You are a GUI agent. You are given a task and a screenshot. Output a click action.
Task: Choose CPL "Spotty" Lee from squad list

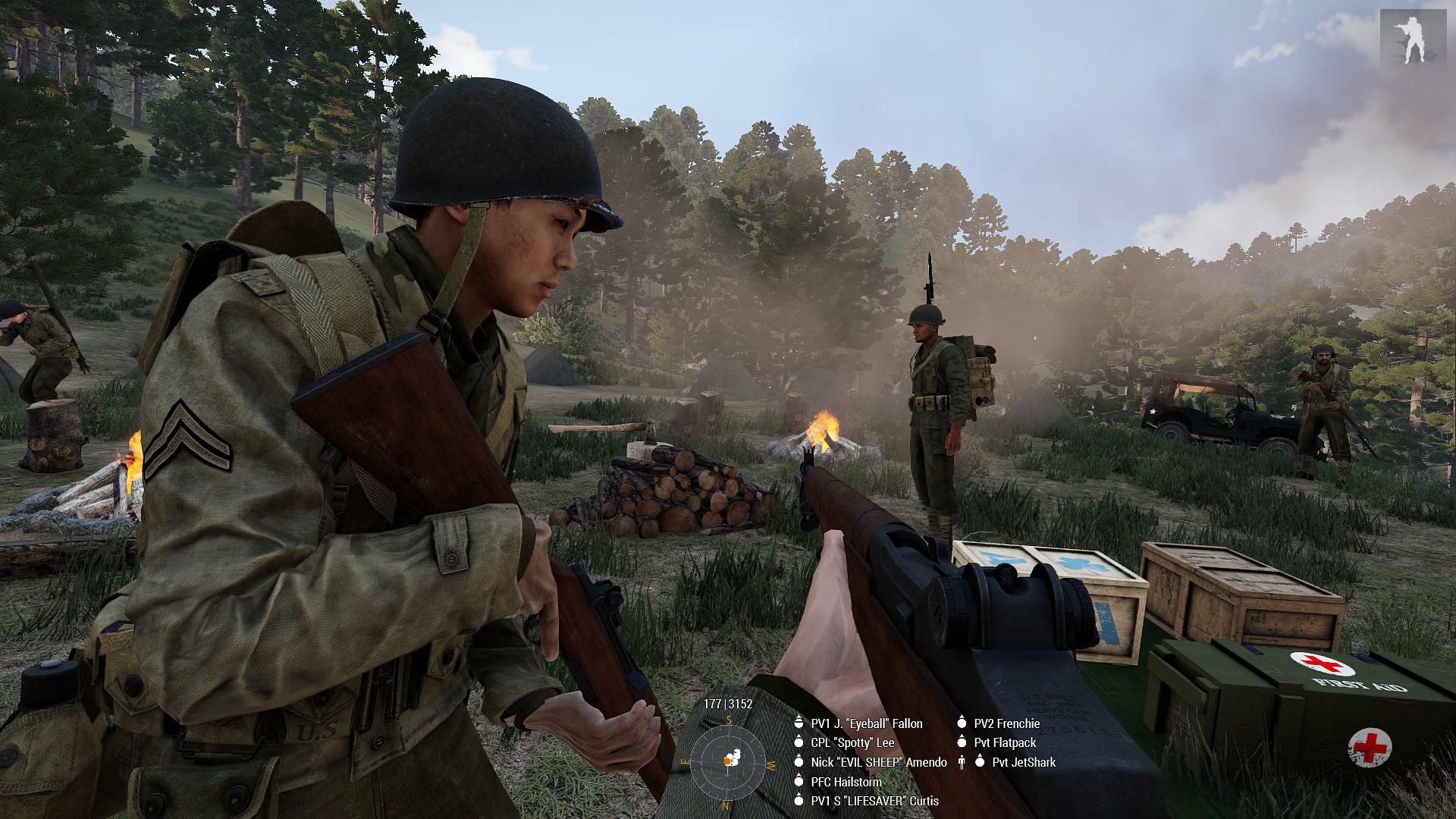pyautogui.click(x=852, y=743)
